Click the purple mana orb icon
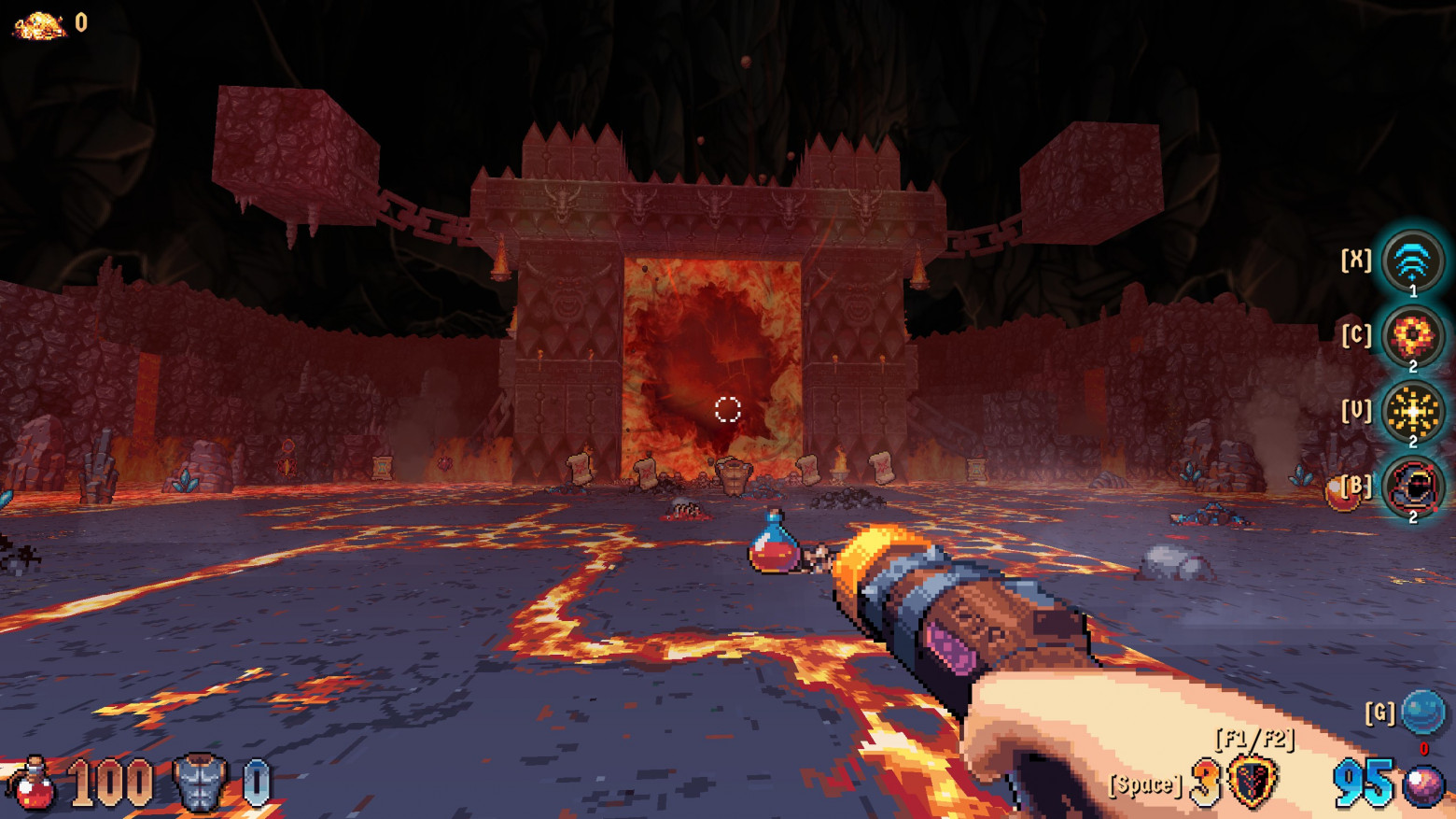Image resolution: width=1456 pixels, height=819 pixels. coord(1423,785)
